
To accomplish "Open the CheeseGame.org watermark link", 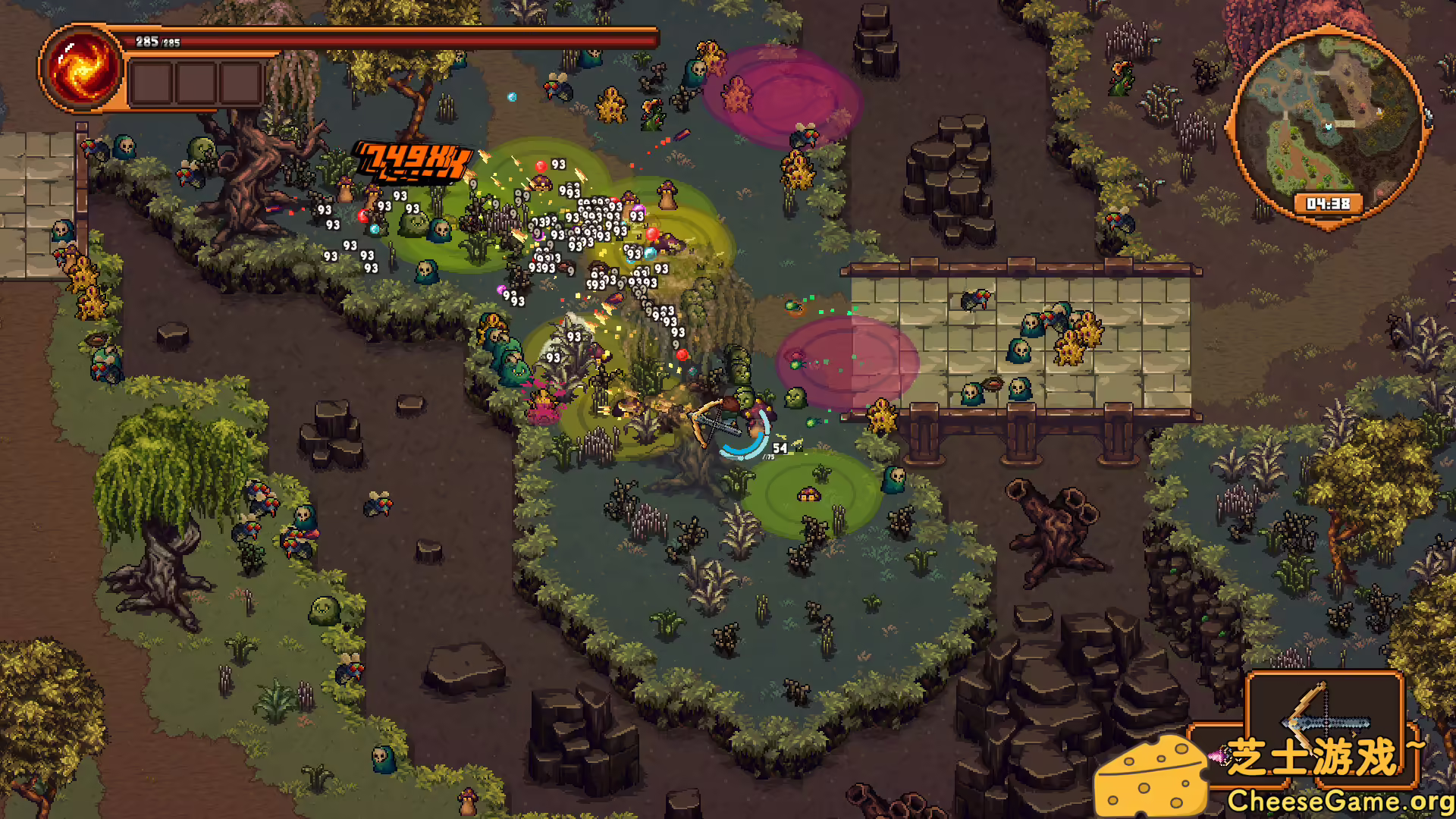I will click(x=1339, y=801).
